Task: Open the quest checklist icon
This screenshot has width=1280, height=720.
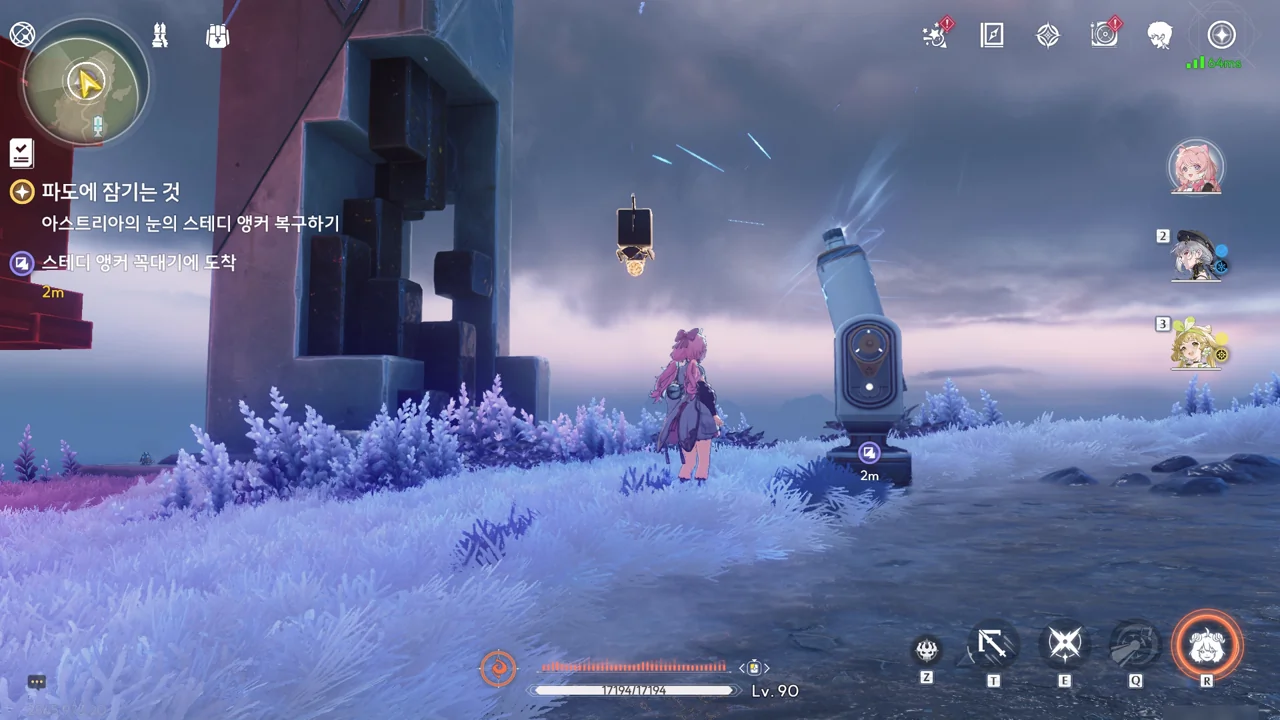Action: point(21,152)
